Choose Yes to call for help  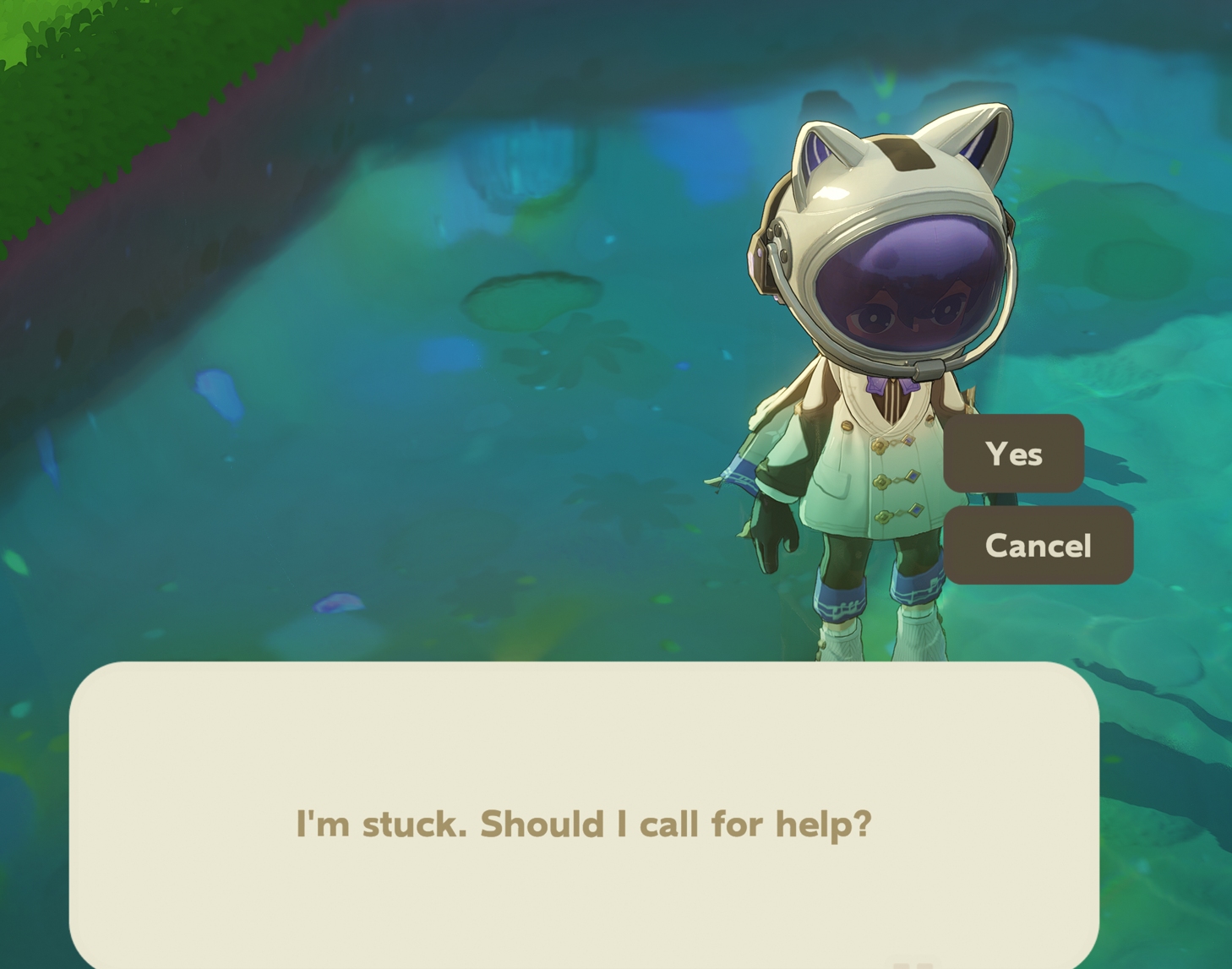1013,454
